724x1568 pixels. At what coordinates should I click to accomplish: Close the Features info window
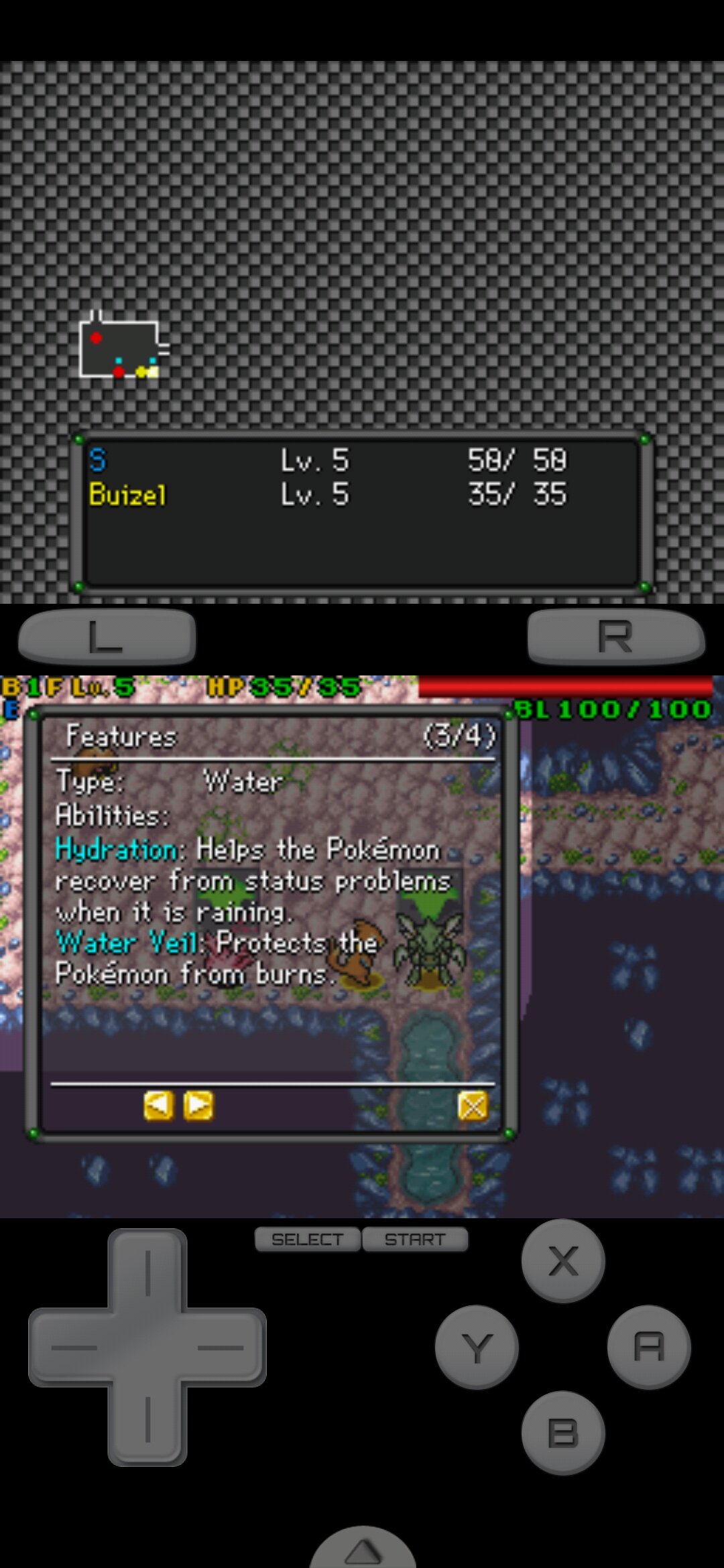pos(473,1106)
